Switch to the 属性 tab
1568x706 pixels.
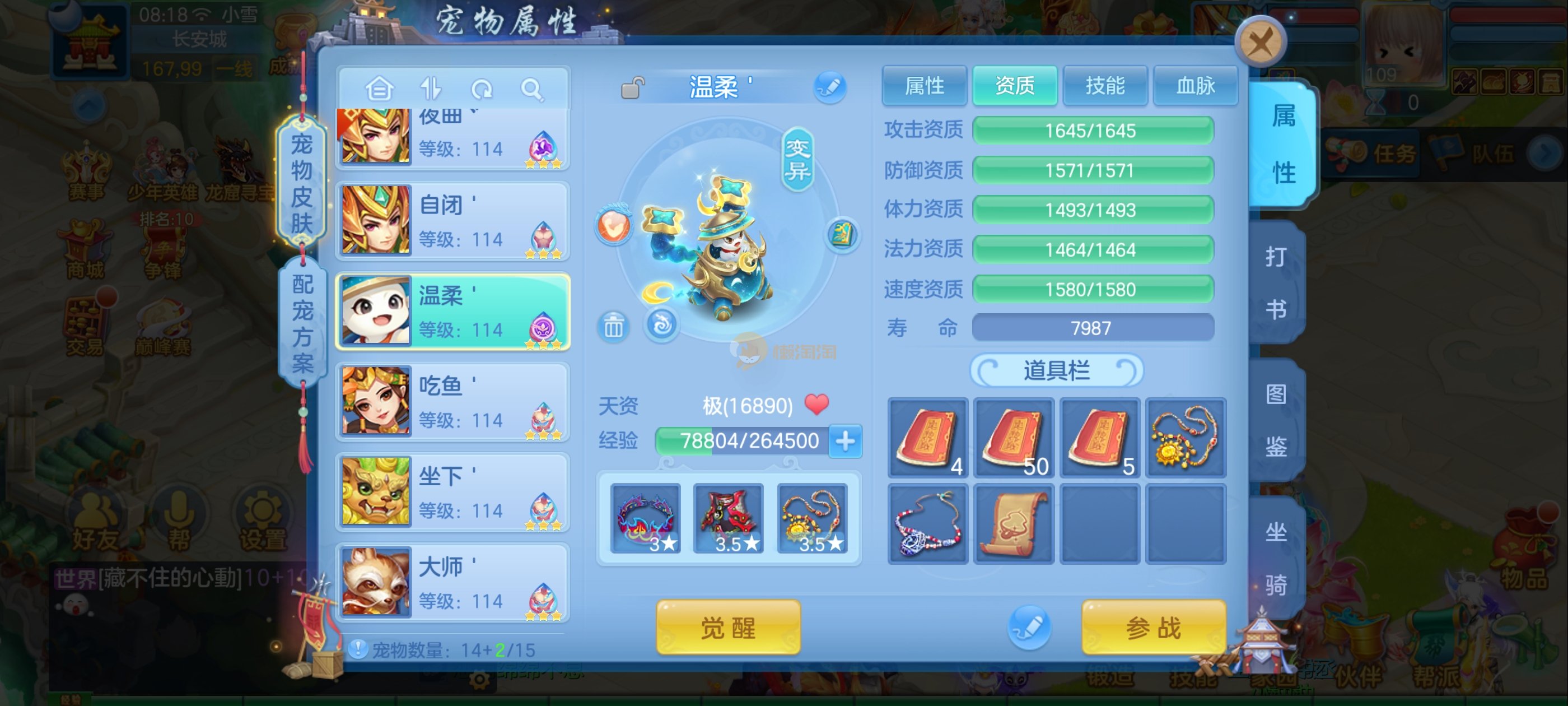coord(923,86)
